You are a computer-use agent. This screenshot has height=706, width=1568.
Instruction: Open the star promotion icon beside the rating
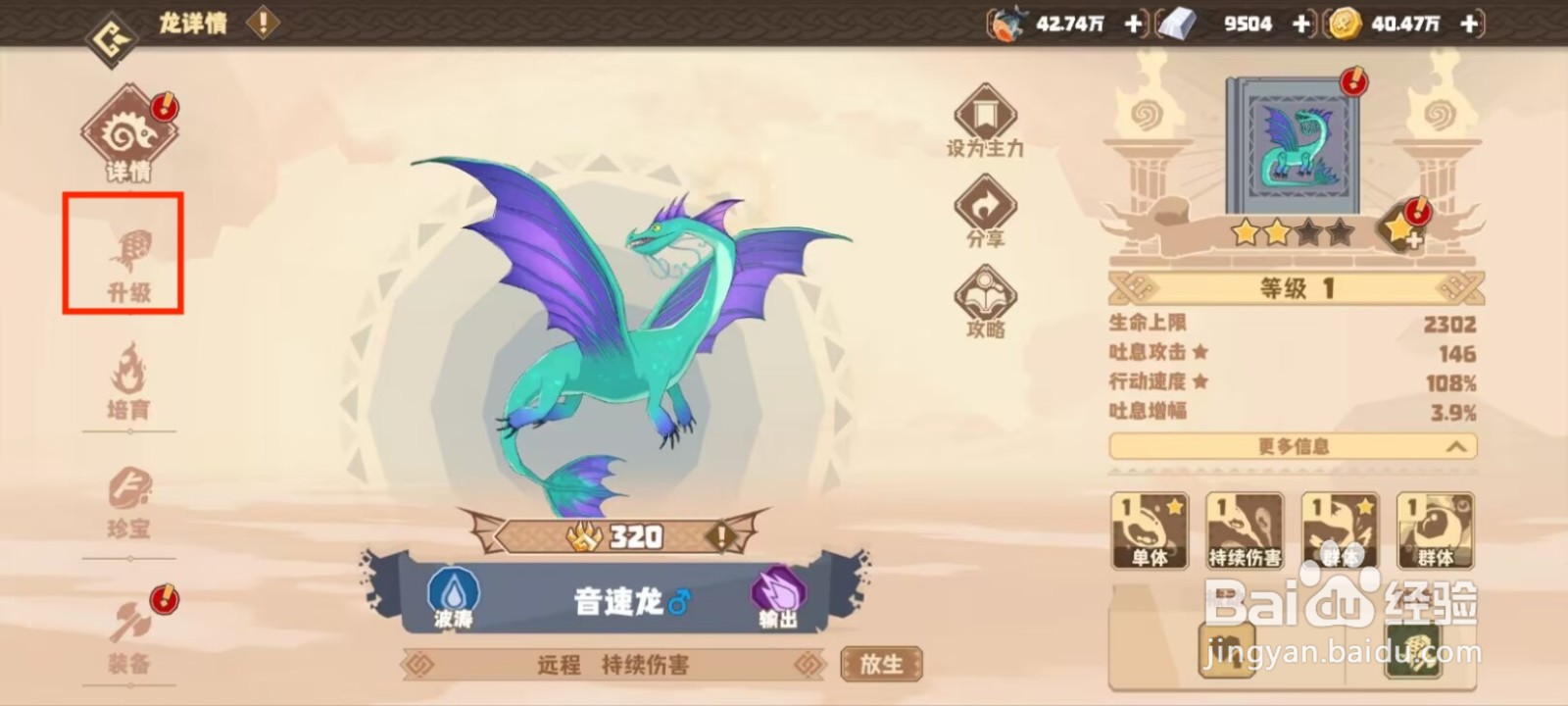point(1403,230)
